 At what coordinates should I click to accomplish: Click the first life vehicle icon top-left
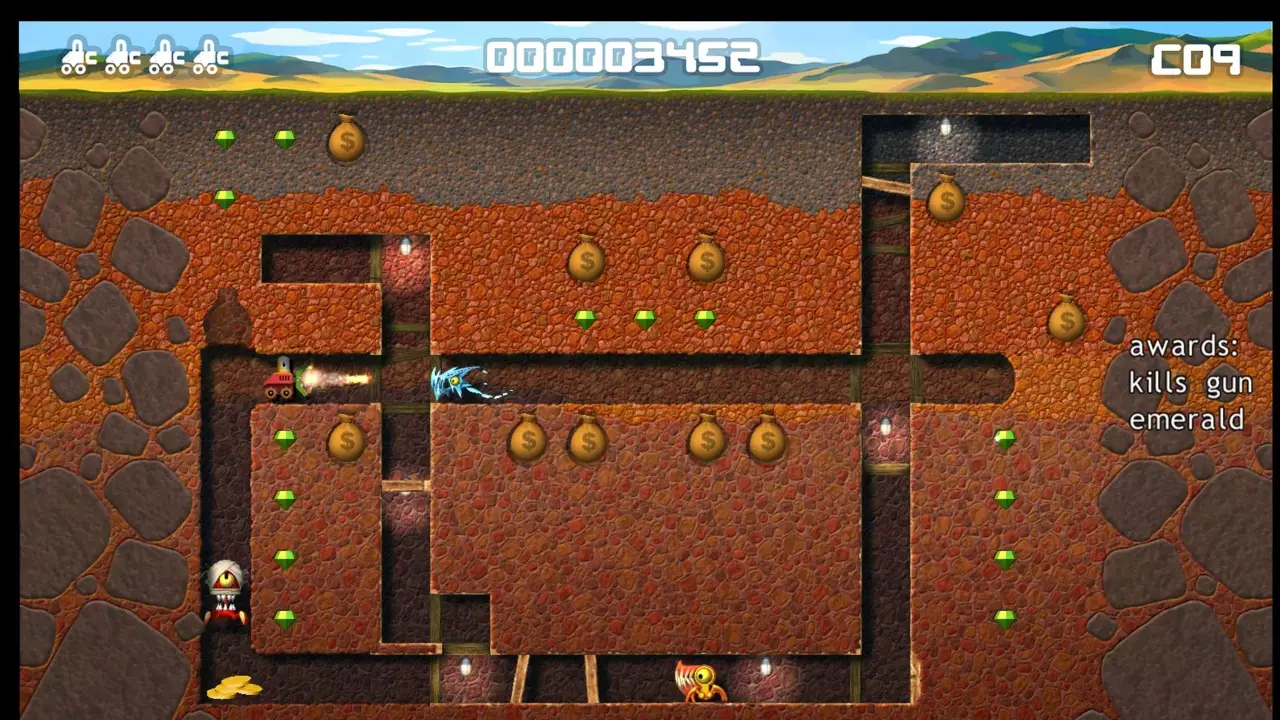click(75, 55)
